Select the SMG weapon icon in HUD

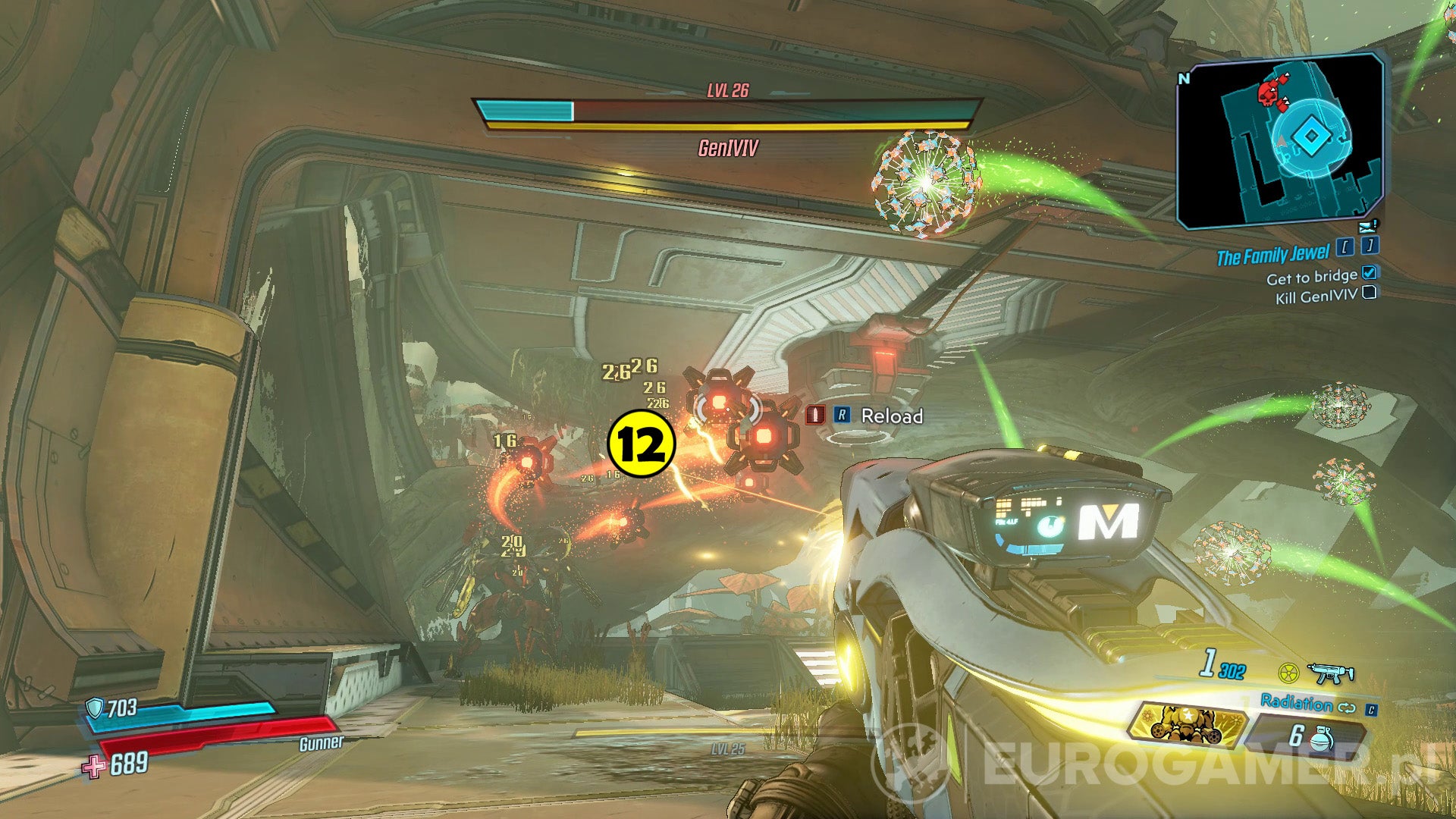[1329, 673]
